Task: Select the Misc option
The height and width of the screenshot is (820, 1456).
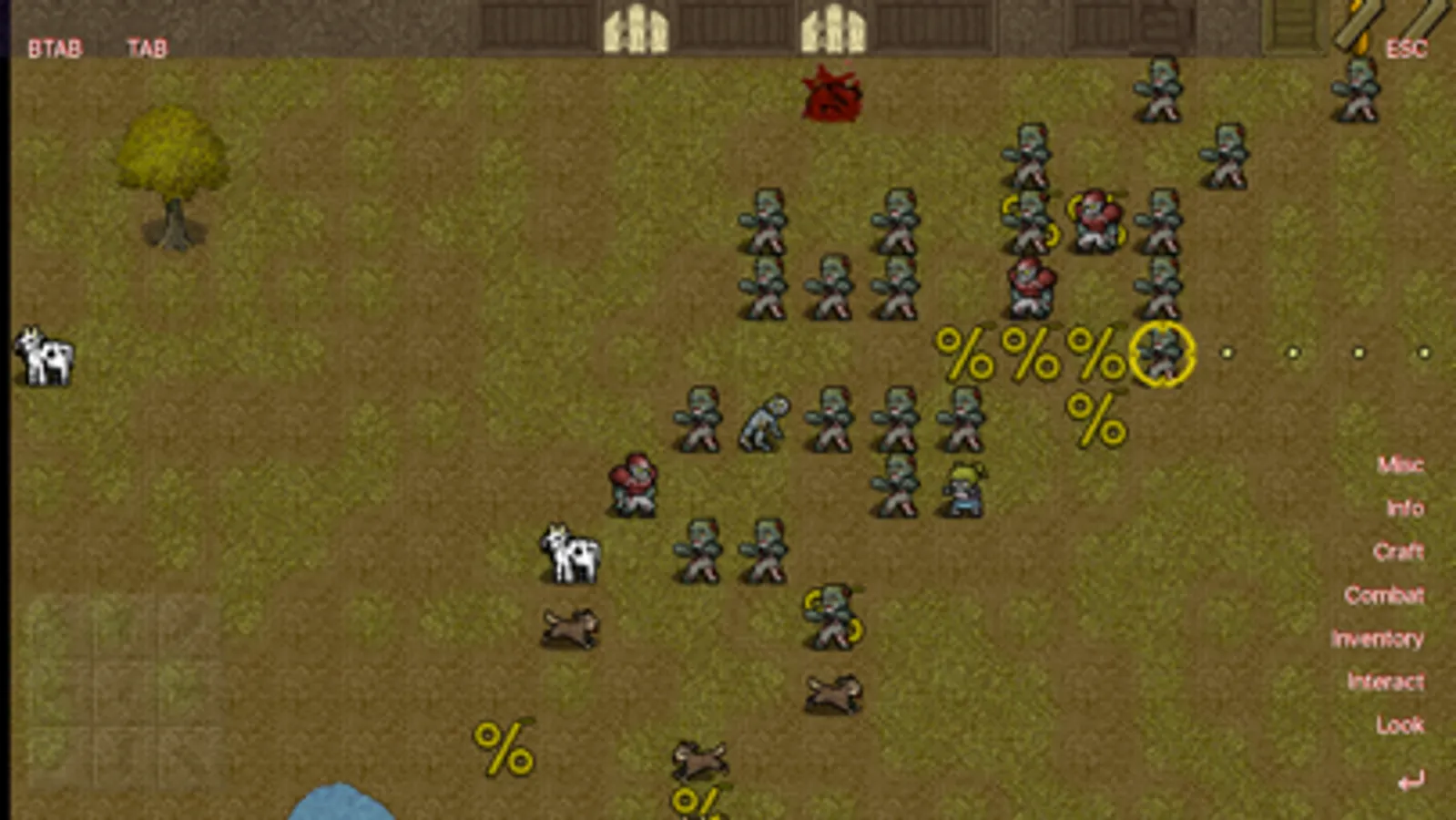Action: 1401,465
